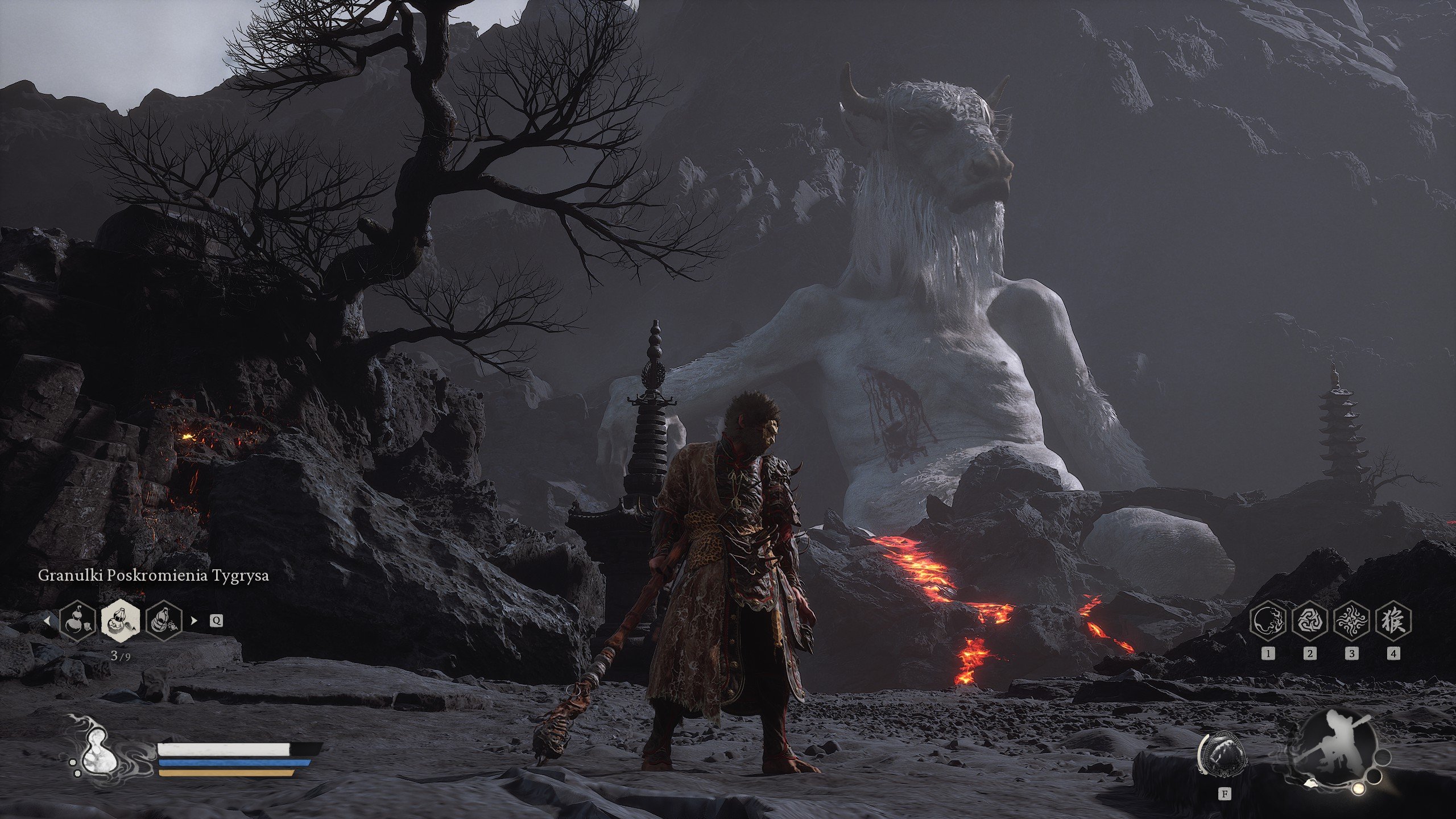Select the highlighted Granulki Poskromienia Tygrysa item slot
Image resolution: width=1456 pixels, height=819 pixels.
coord(121,620)
